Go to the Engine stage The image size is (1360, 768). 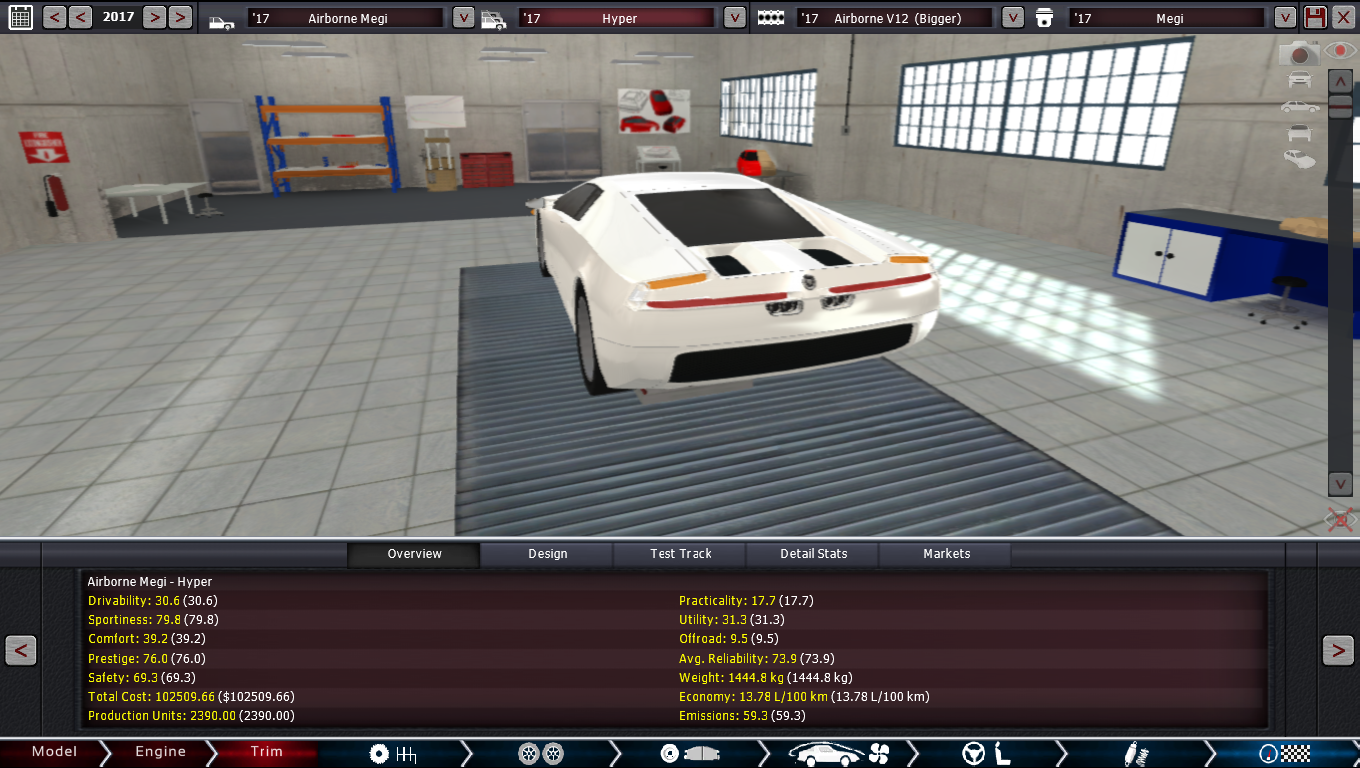160,752
